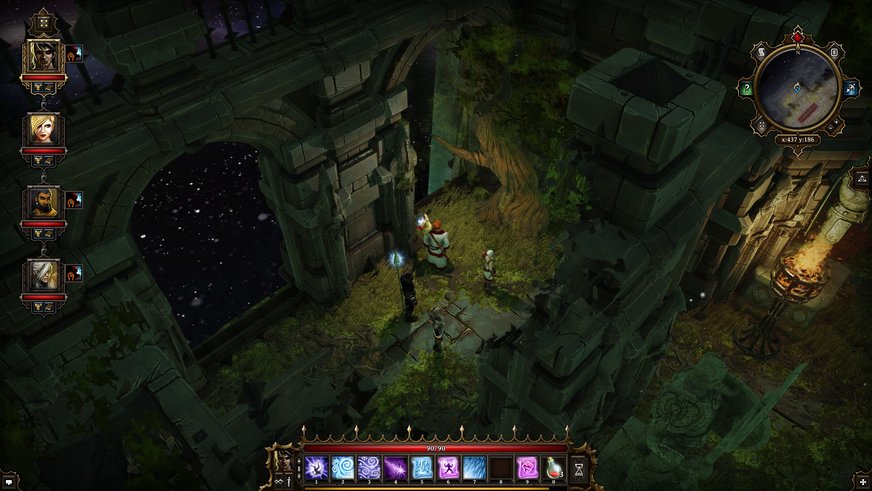The image size is (872, 491).
Task: Click the hourglass end turn button
Action: pyautogui.click(x=578, y=467)
